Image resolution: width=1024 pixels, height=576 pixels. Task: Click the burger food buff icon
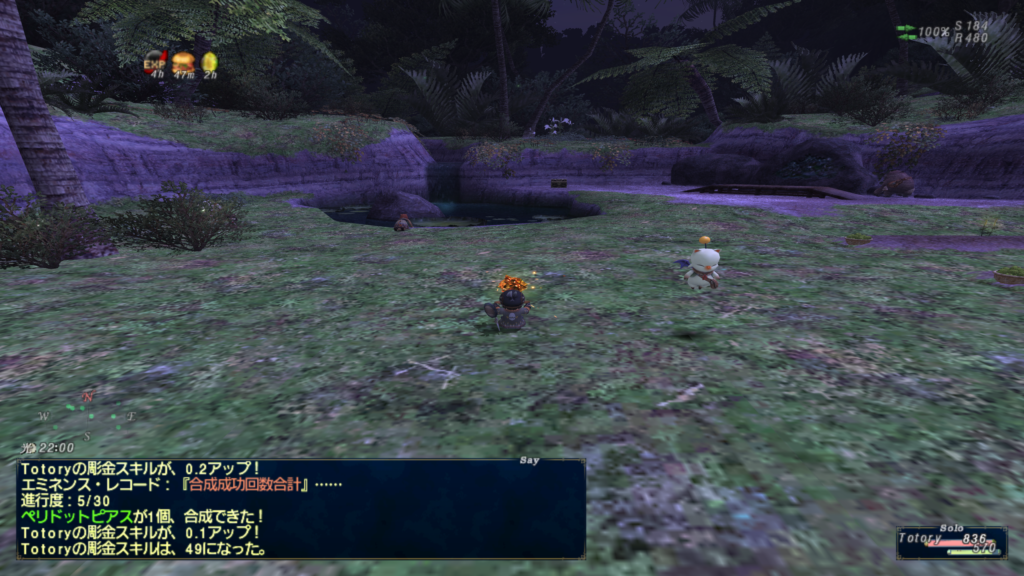pos(183,62)
